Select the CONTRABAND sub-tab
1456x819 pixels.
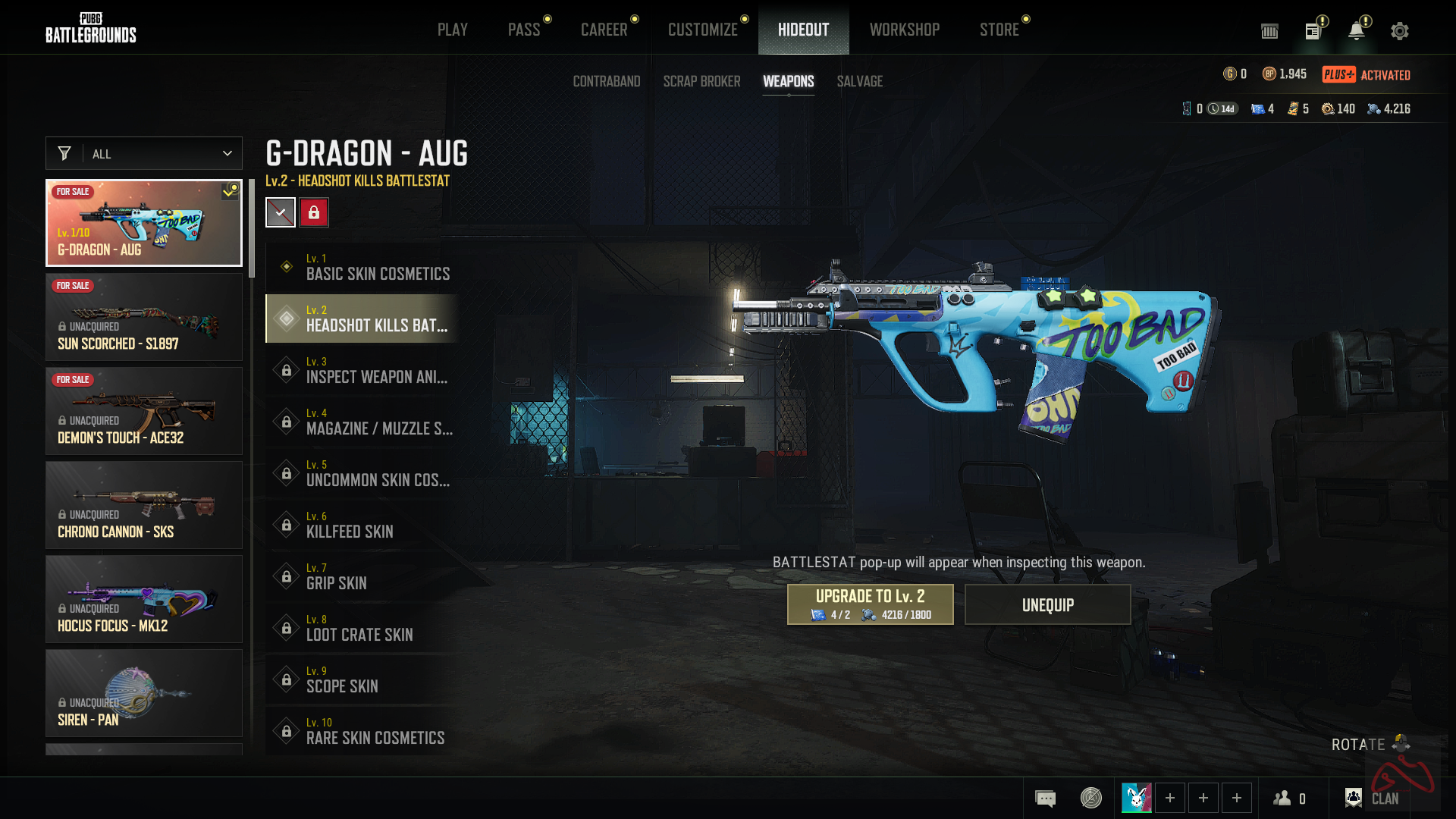coord(606,81)
